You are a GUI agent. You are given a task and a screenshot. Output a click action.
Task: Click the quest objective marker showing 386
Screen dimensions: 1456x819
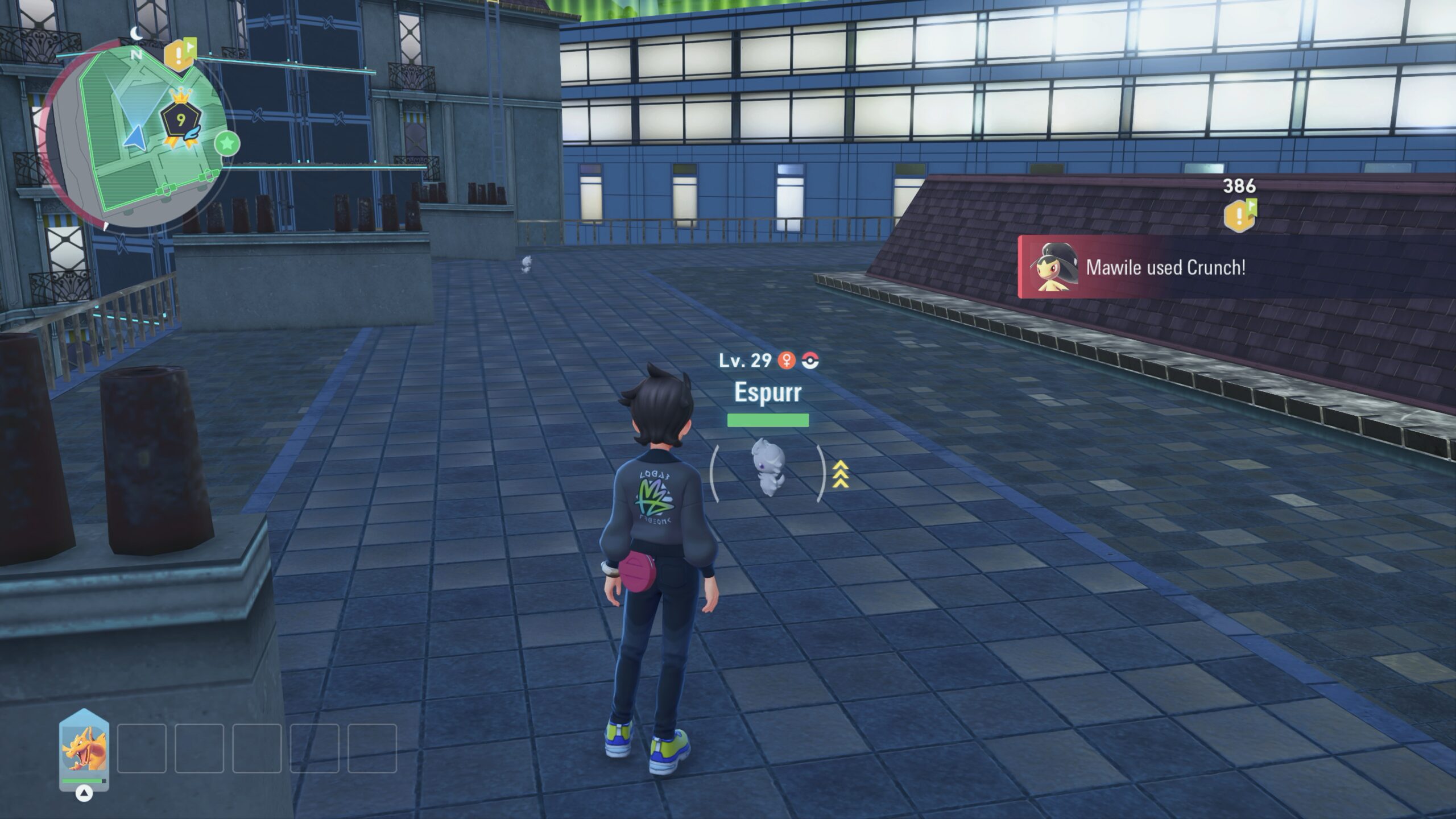tap(1240, 214)
